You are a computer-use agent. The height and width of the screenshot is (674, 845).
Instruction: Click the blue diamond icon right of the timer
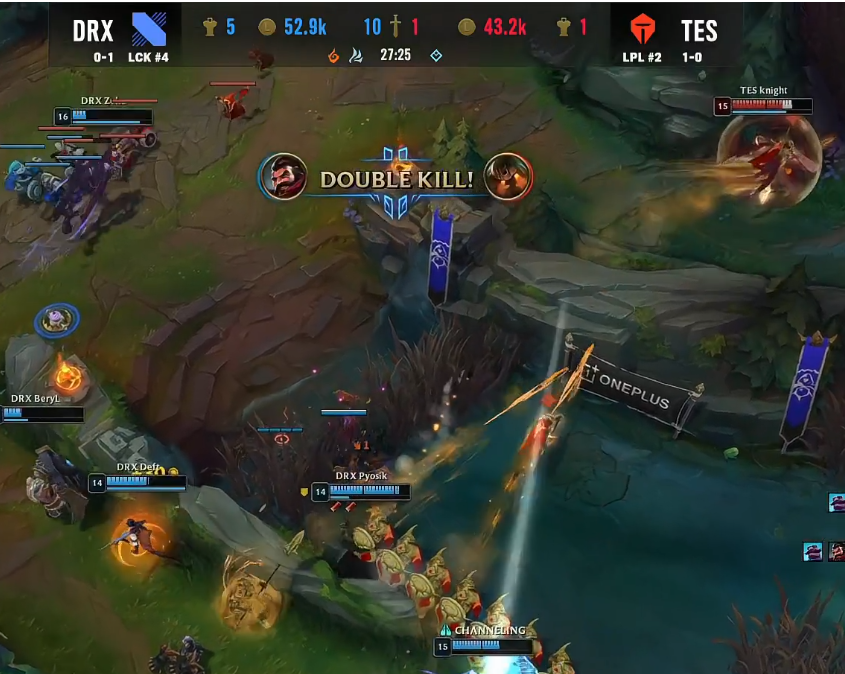(x=436, y=56)
